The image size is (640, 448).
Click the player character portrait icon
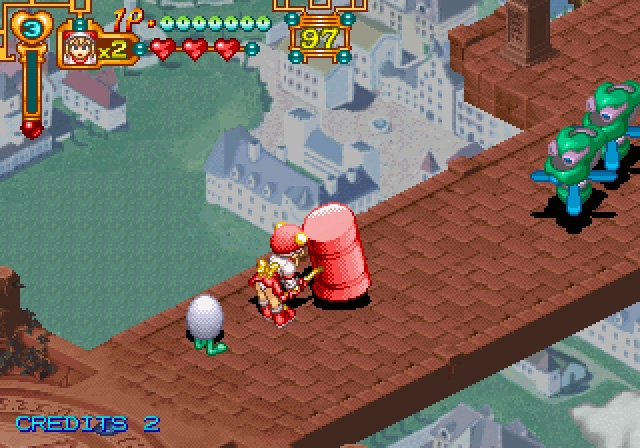pyautogui.click(x=78, y=47)
